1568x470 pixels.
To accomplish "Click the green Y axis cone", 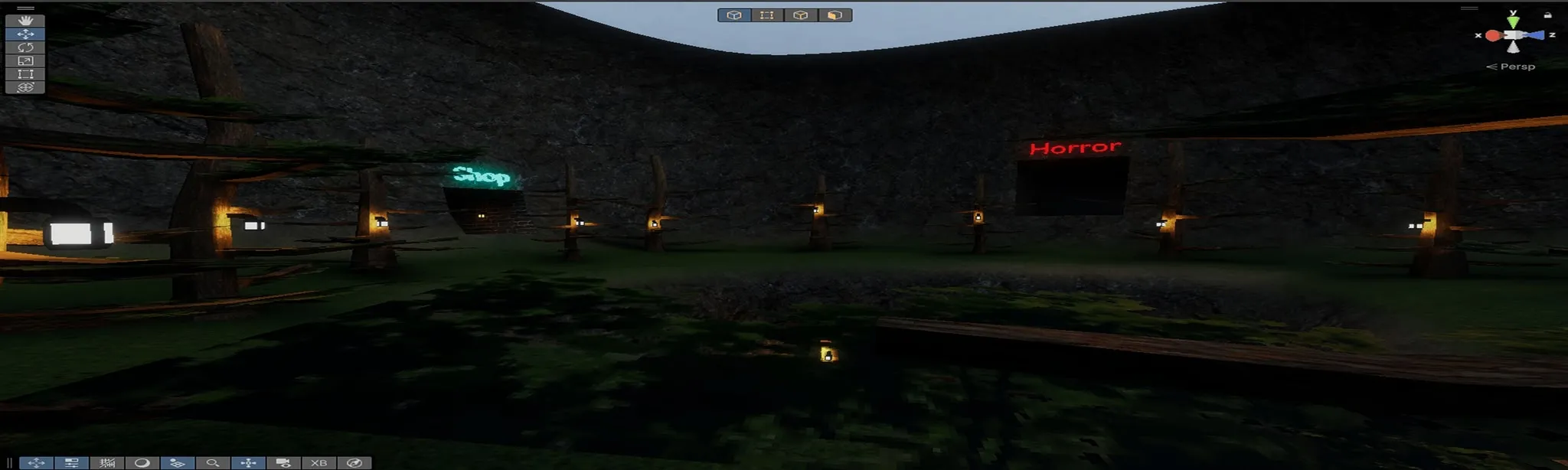I will pyautogui.click(x=1513, y=21).
